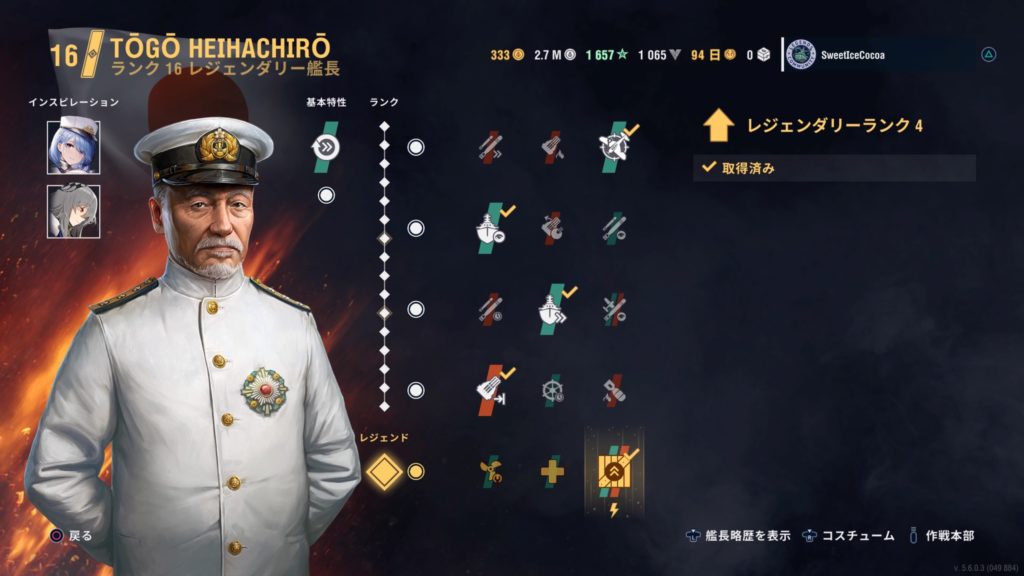Click the doubloons currency counter showing 333
The height and width of the screenshot is (576, 1024).
(507, 55)
